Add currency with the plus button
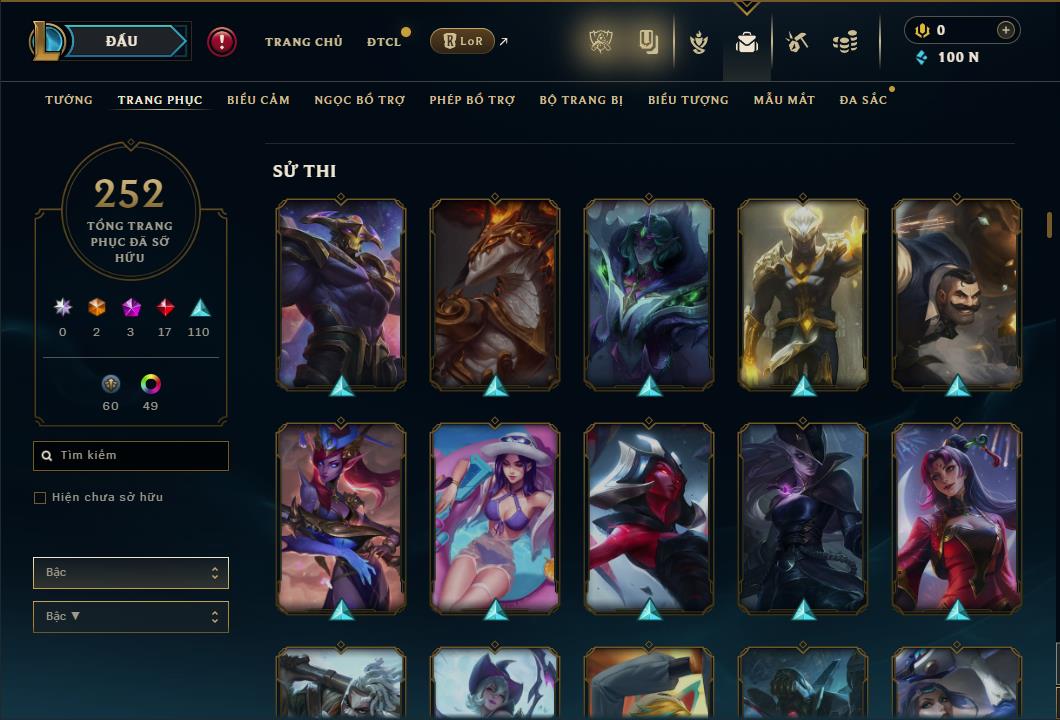This screenshot has height=720, width=1060. tap(1005, 30)
